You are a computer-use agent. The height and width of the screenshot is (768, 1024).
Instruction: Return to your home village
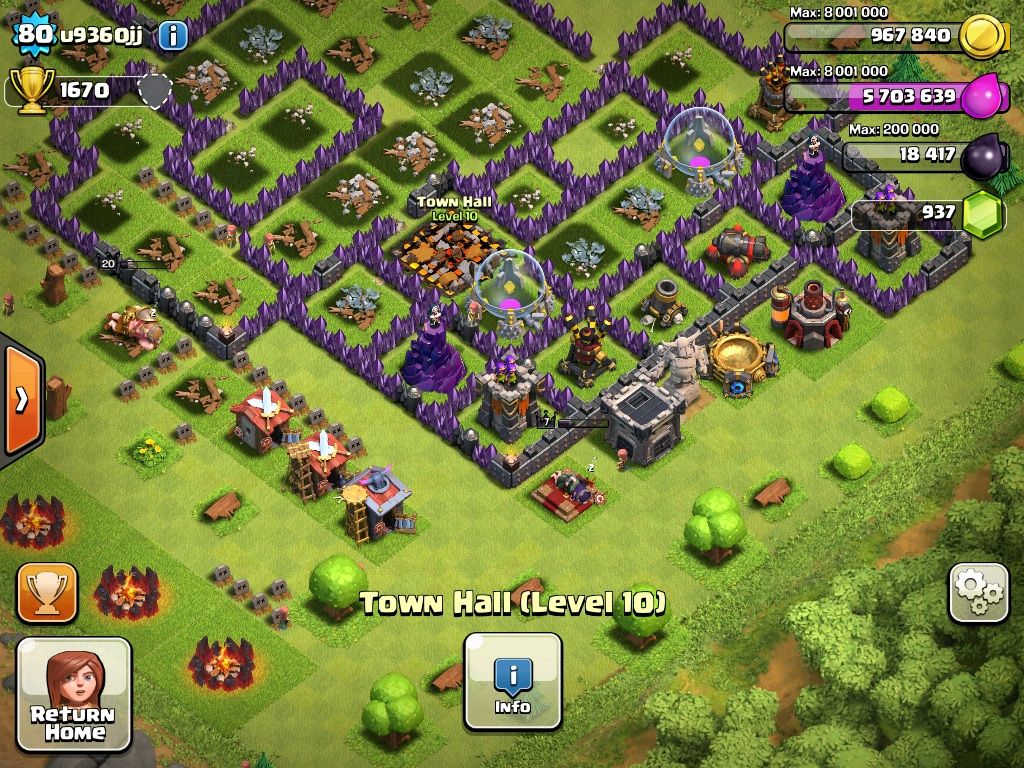74,695
